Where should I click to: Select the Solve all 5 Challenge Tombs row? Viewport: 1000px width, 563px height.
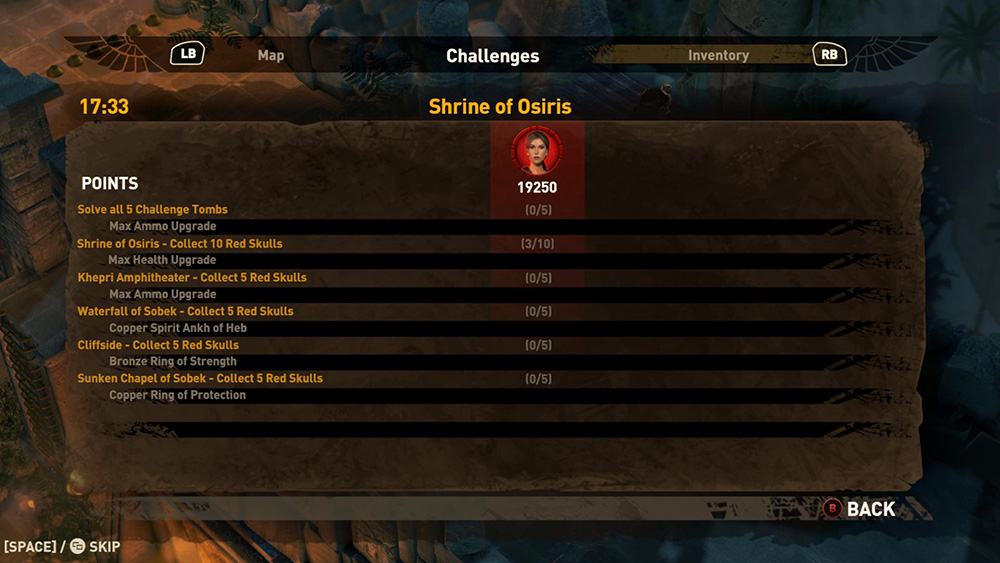point(153,210)
